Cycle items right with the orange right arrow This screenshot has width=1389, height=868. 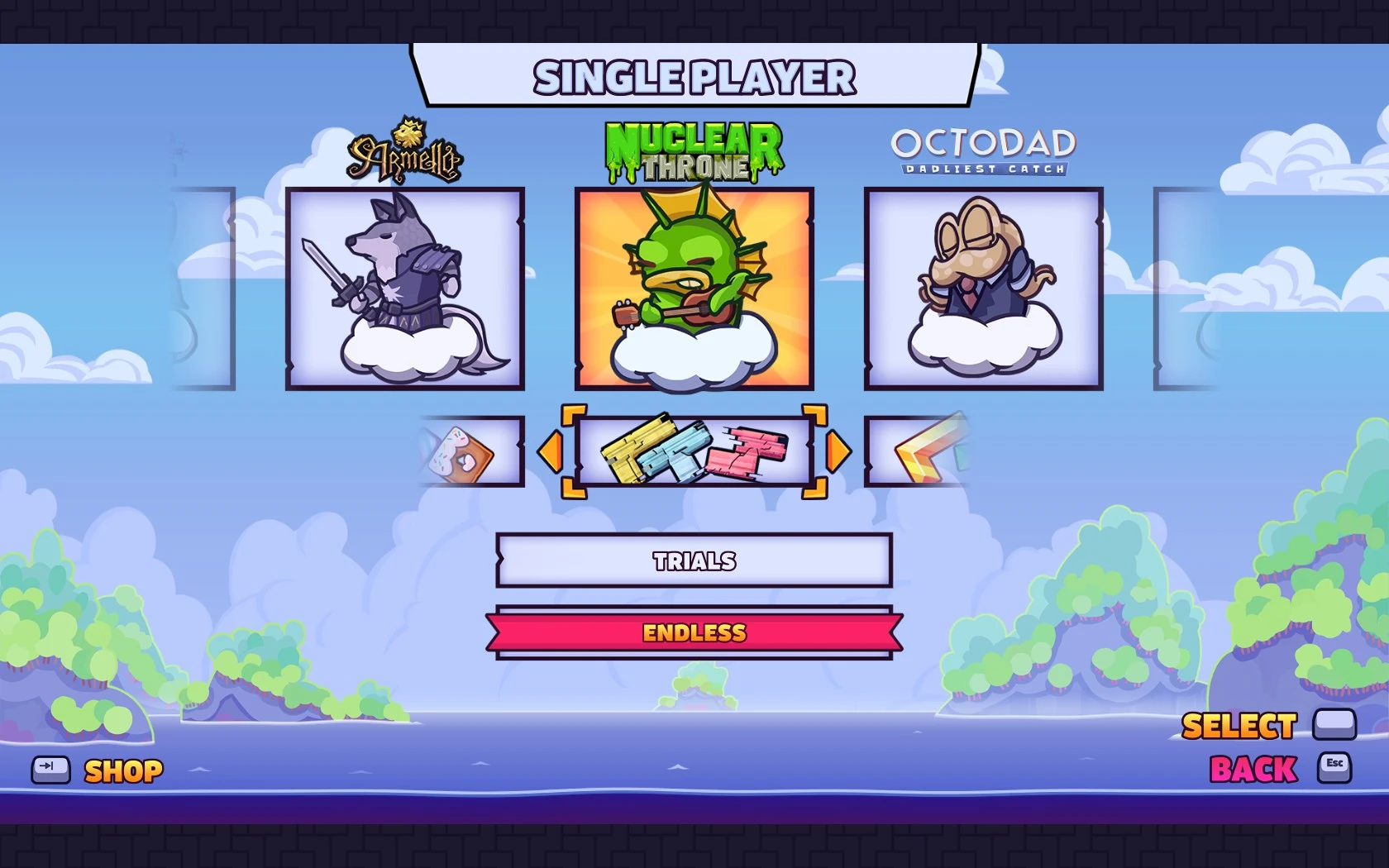tap(838, 452)
